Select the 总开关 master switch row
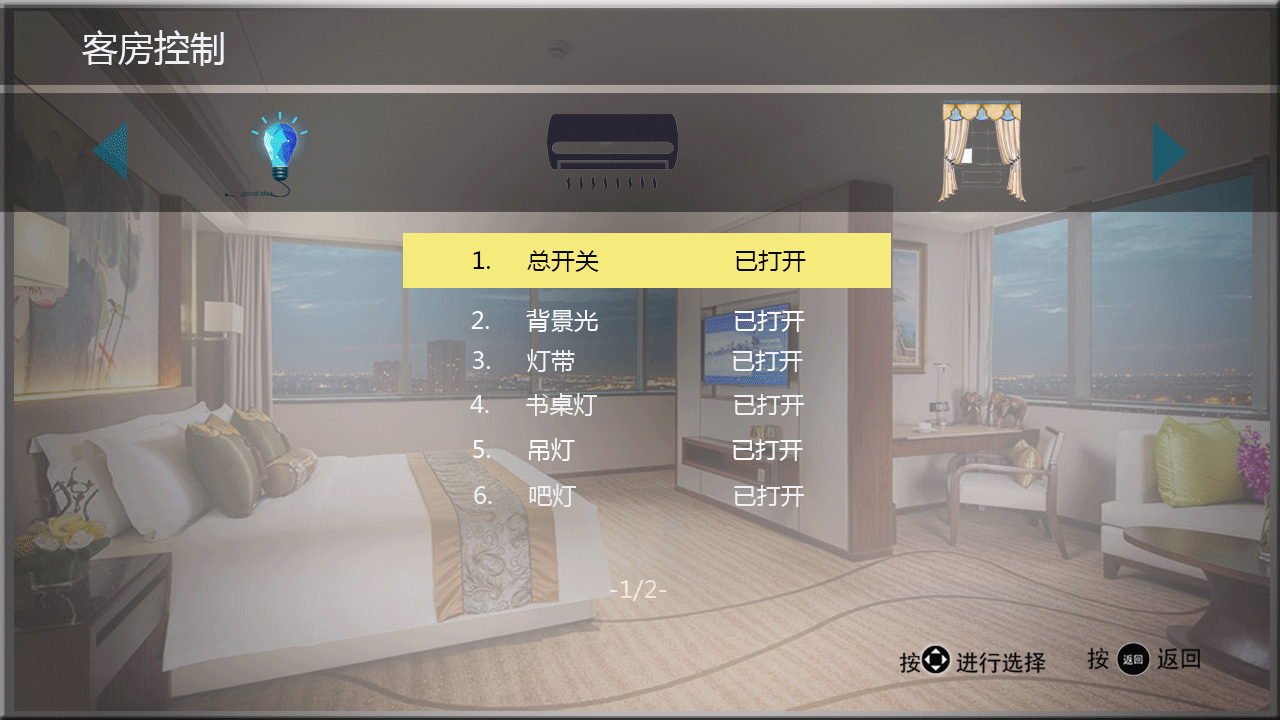The height and width of the screenshot is (720, 1280). click(646, 261)
